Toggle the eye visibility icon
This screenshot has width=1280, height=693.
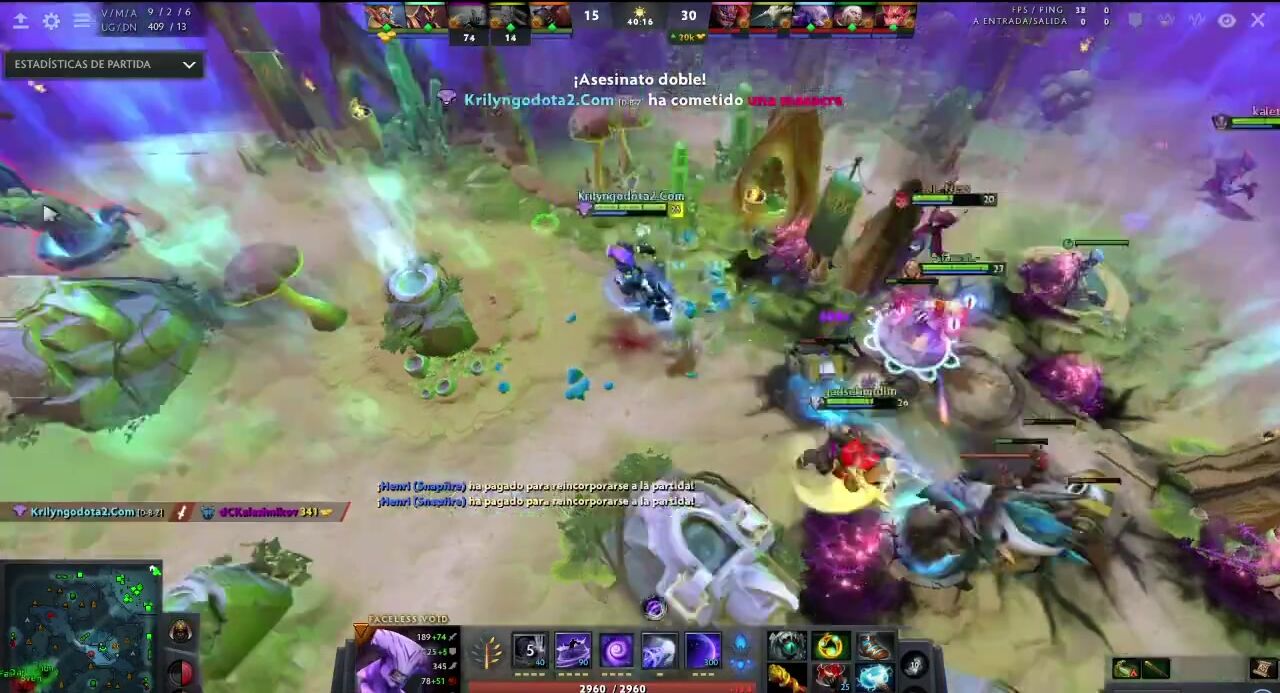point(1227,20)
